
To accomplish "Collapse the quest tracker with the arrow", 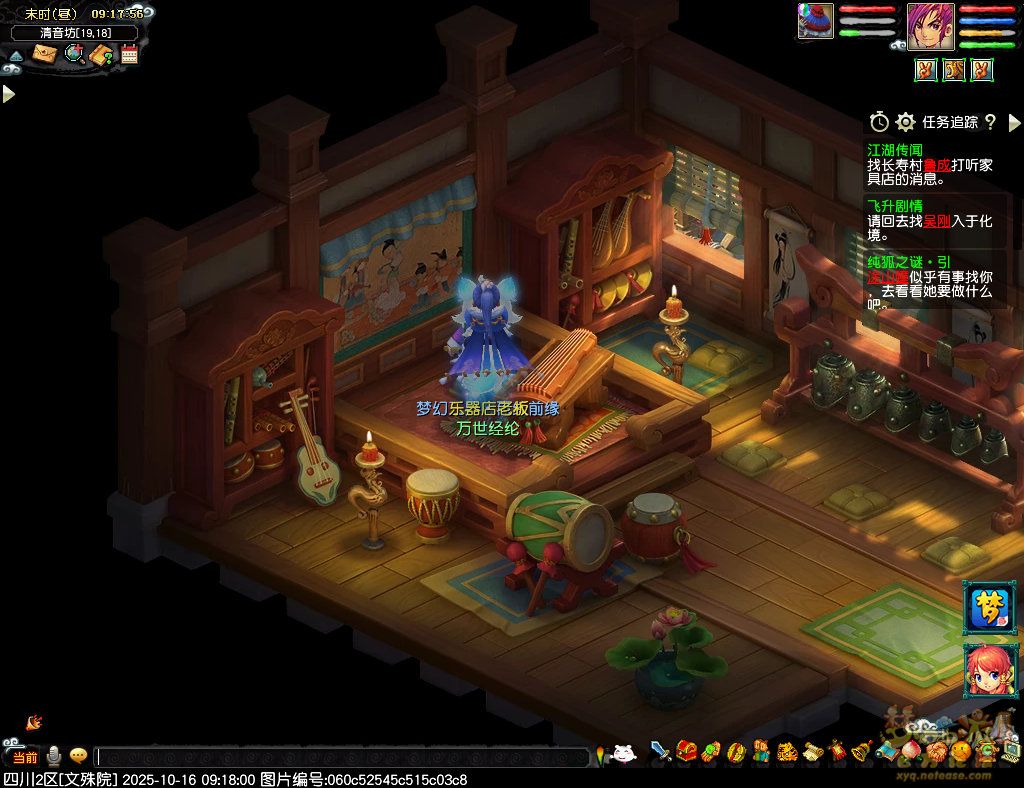I will click(1014, 122).
